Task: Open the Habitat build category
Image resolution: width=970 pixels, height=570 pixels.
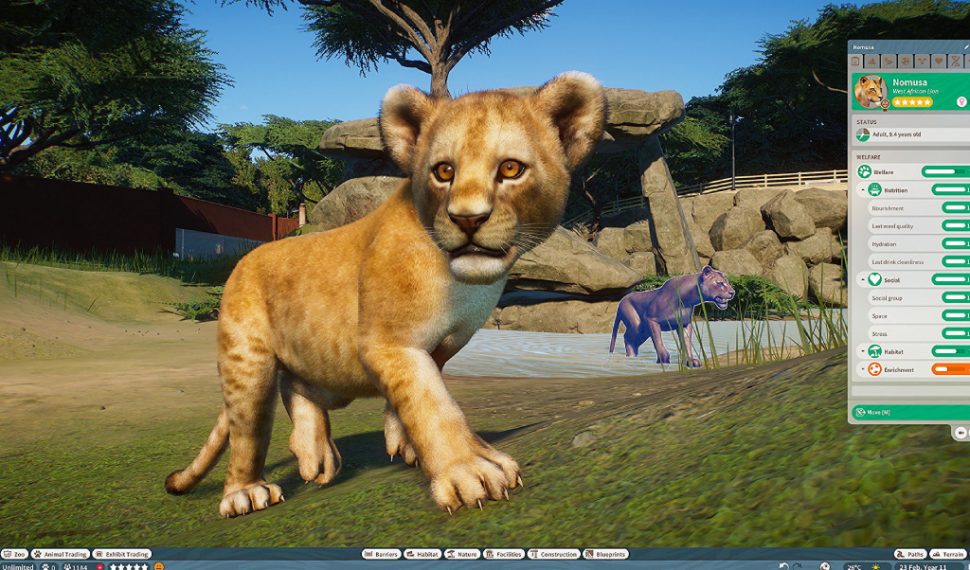Action: click(424, 554)
